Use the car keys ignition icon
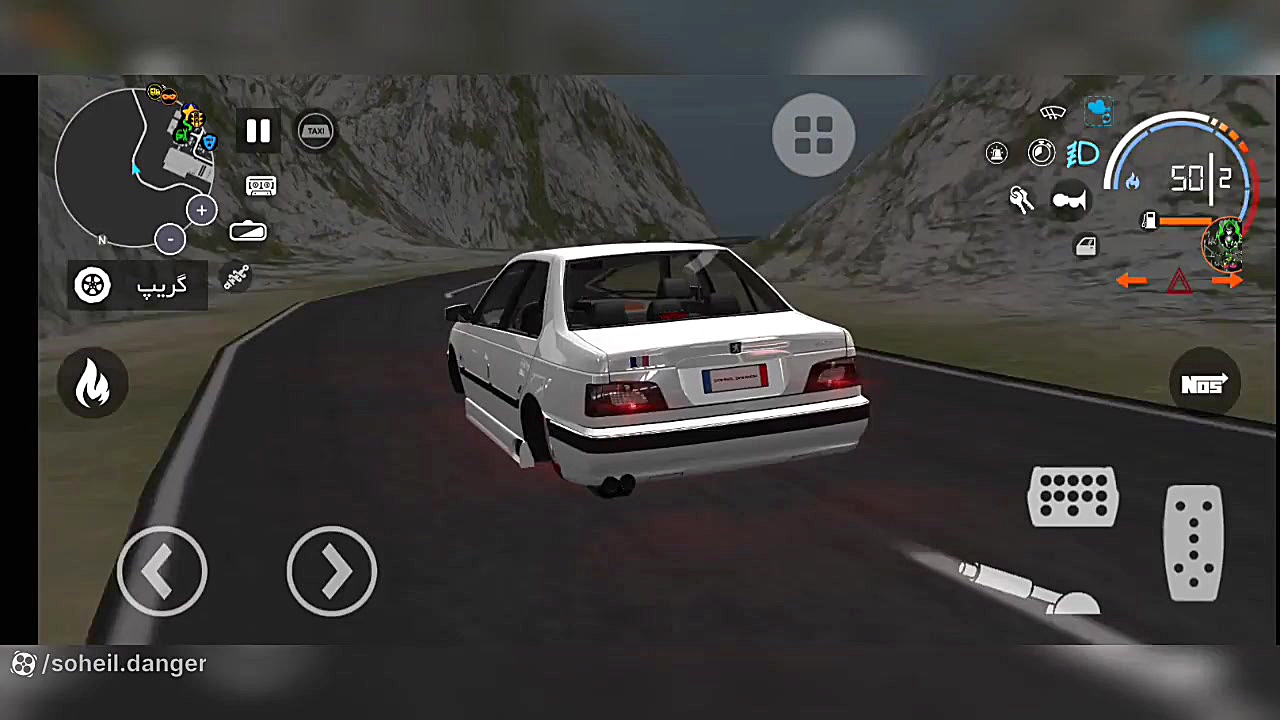 coord(1021,200)
